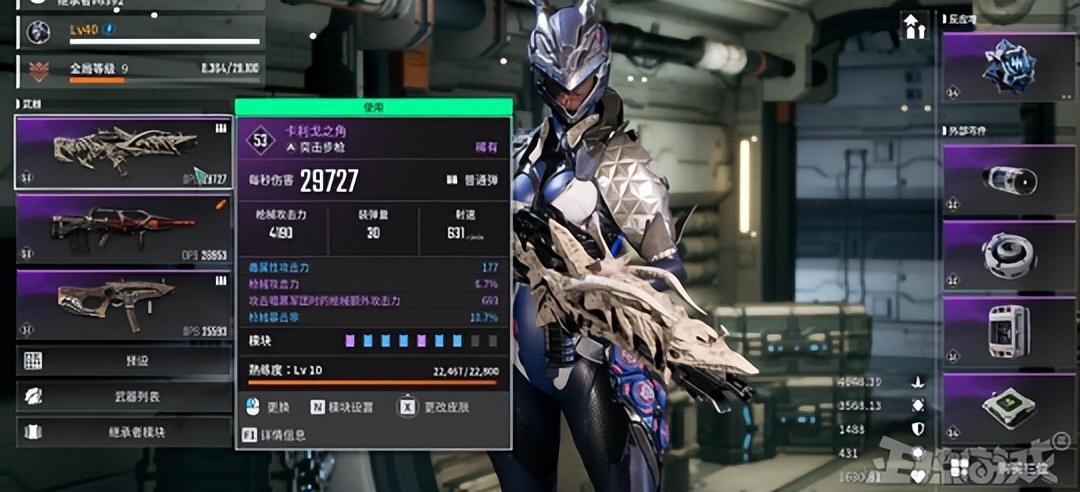Select the ring-shaped external component slot

pyautogui.click(x=1008, y=255)
